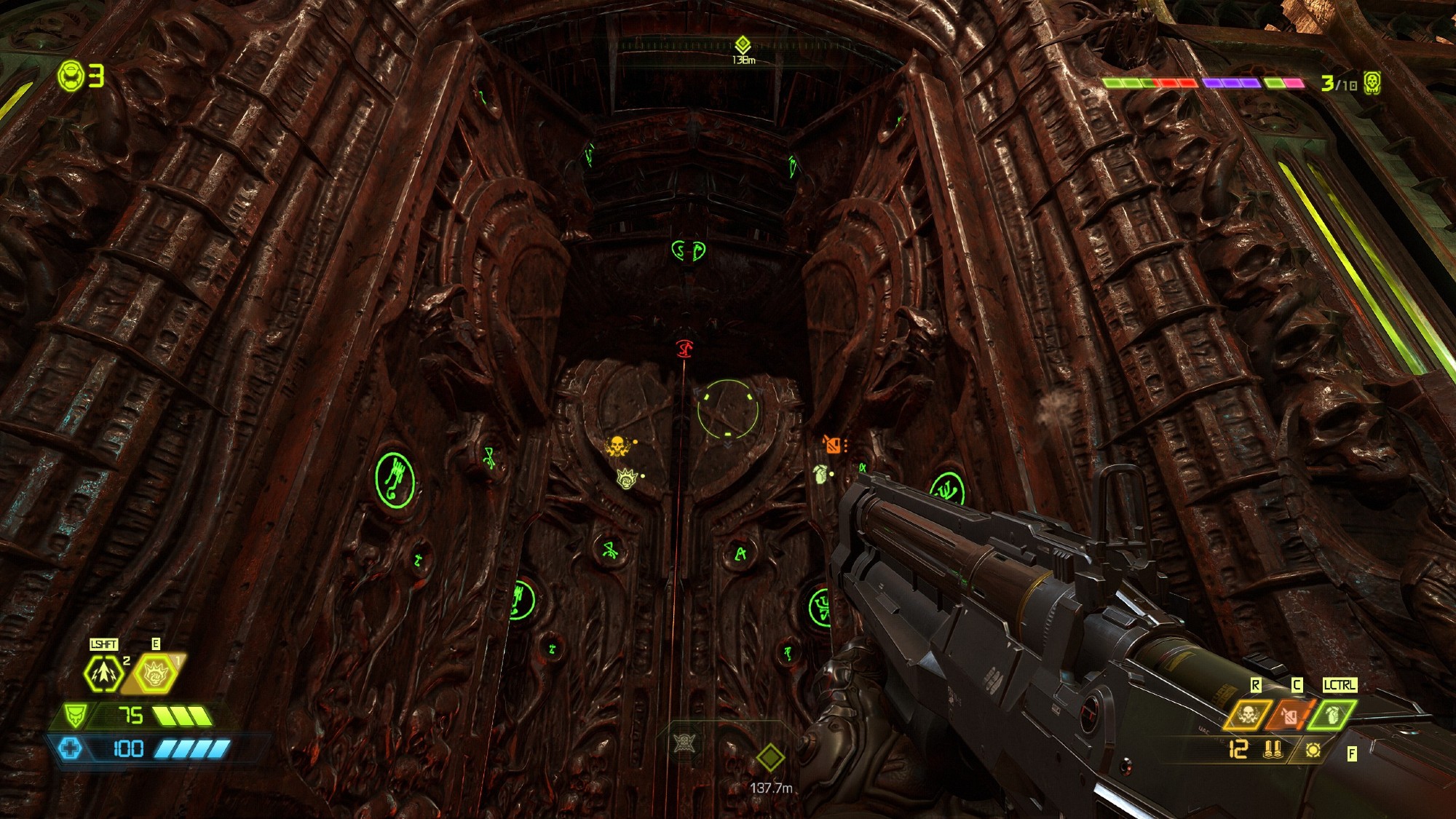The height and width of the screenshot is (819, 1456).
Task: Click the blue health cross icon
Action: 71,748
